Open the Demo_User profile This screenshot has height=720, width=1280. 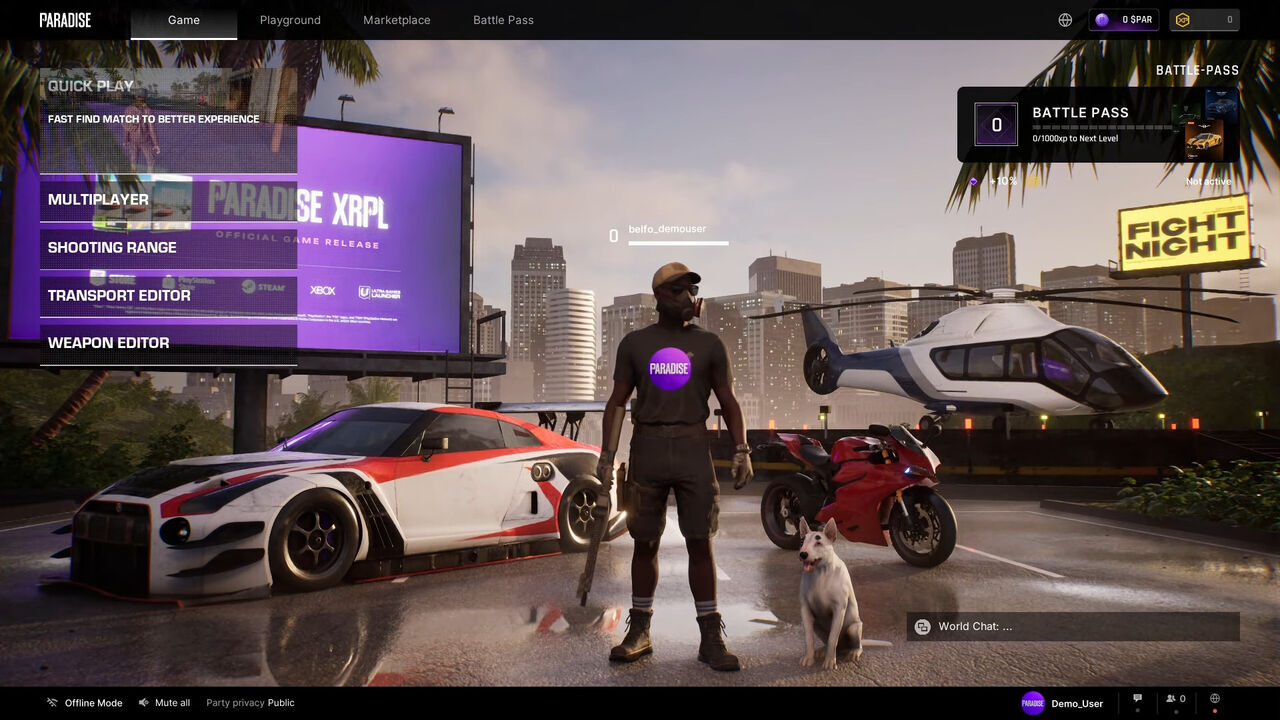tap(1062, 703)
